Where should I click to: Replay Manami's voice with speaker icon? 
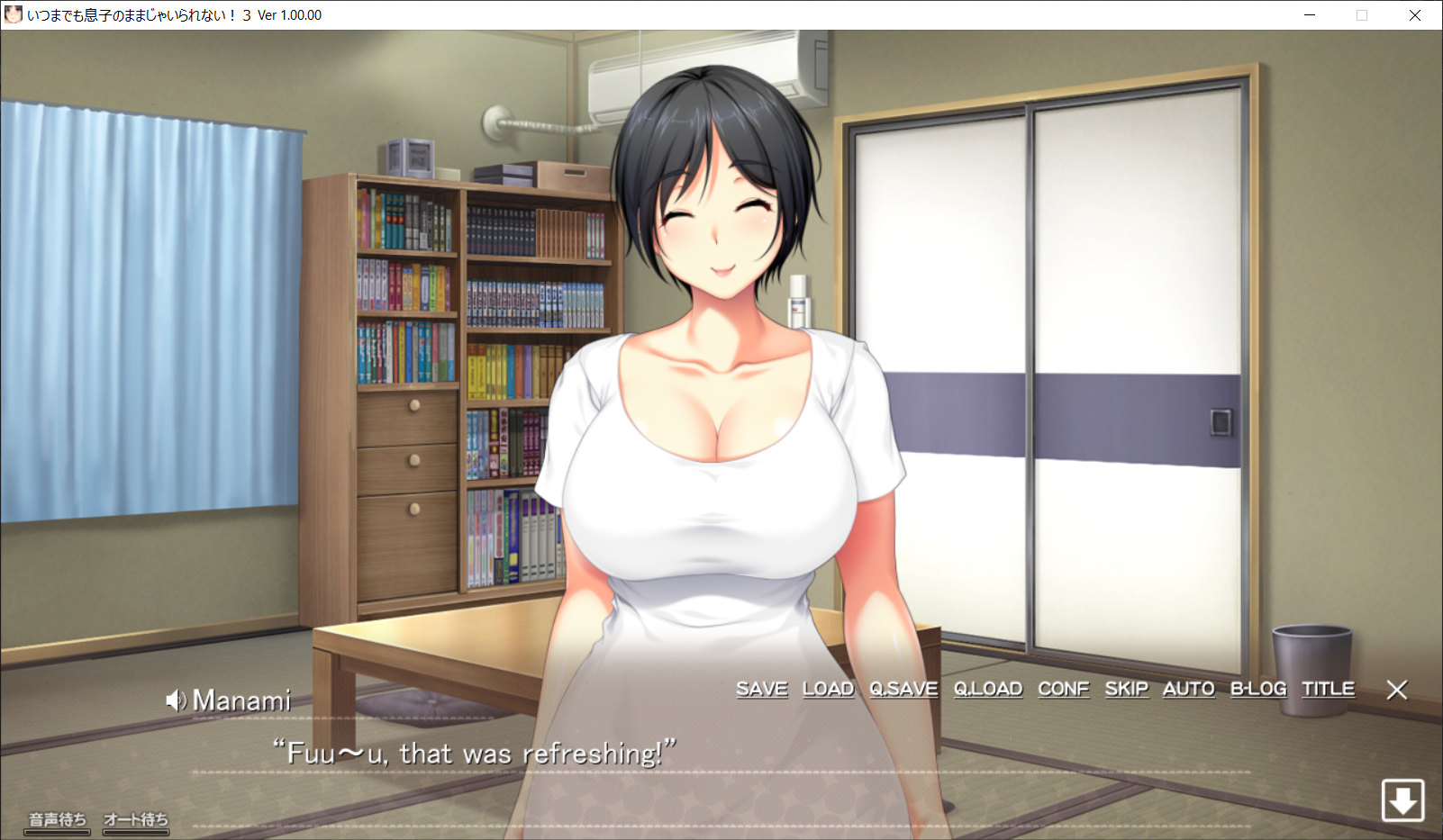pos(176,700)
